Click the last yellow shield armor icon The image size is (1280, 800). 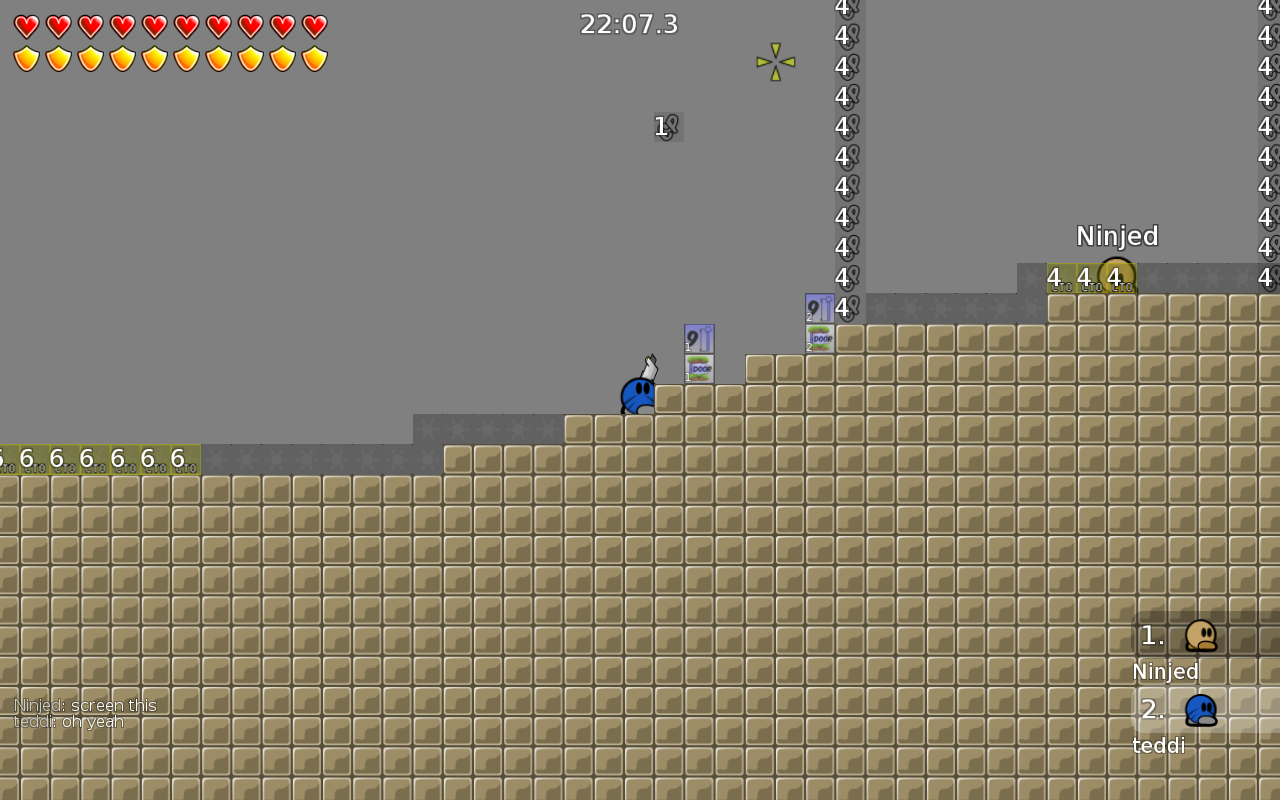[315, 58]
